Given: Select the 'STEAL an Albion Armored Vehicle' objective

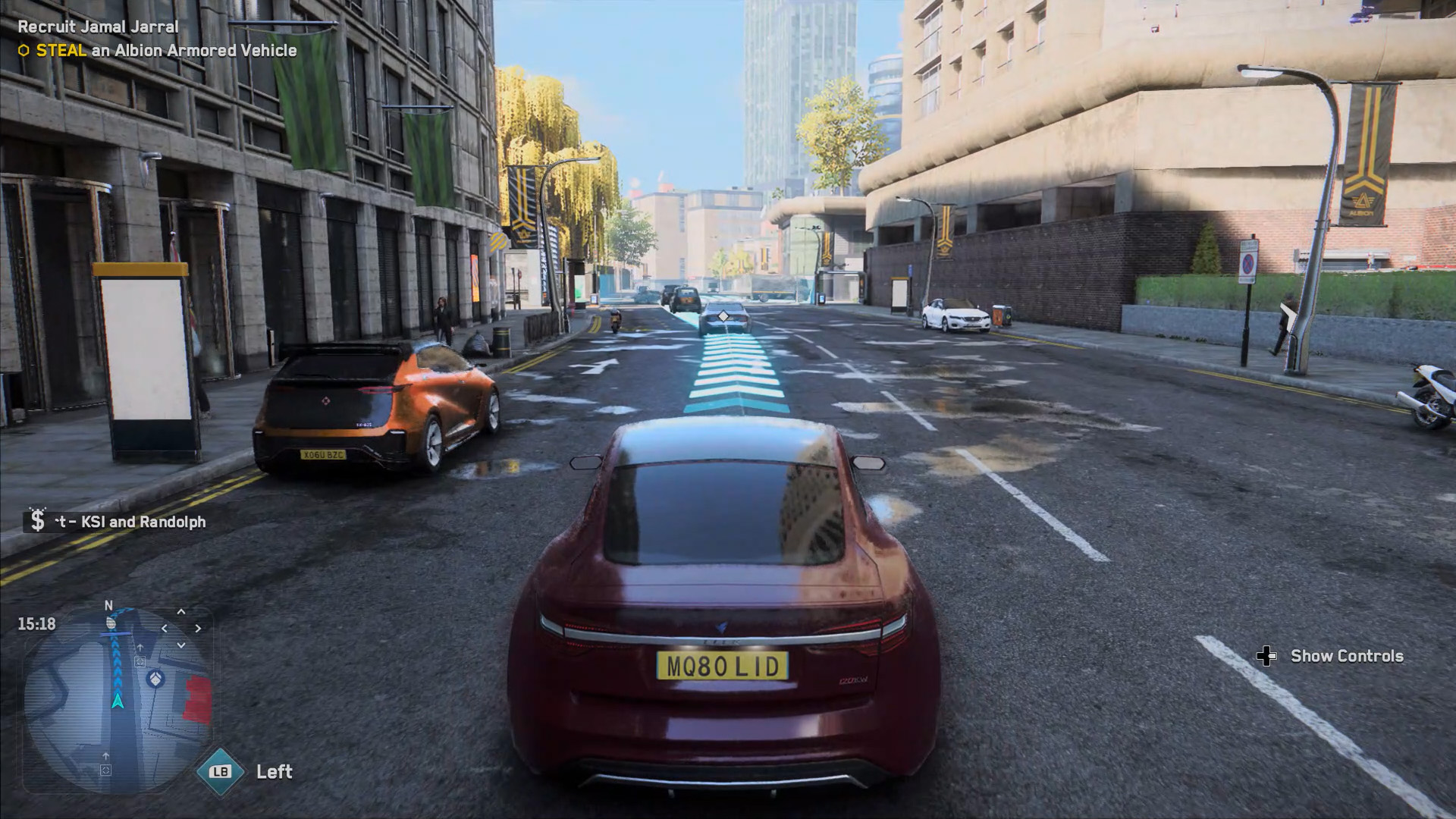Looking at the screenshot, I should point(166,51).
